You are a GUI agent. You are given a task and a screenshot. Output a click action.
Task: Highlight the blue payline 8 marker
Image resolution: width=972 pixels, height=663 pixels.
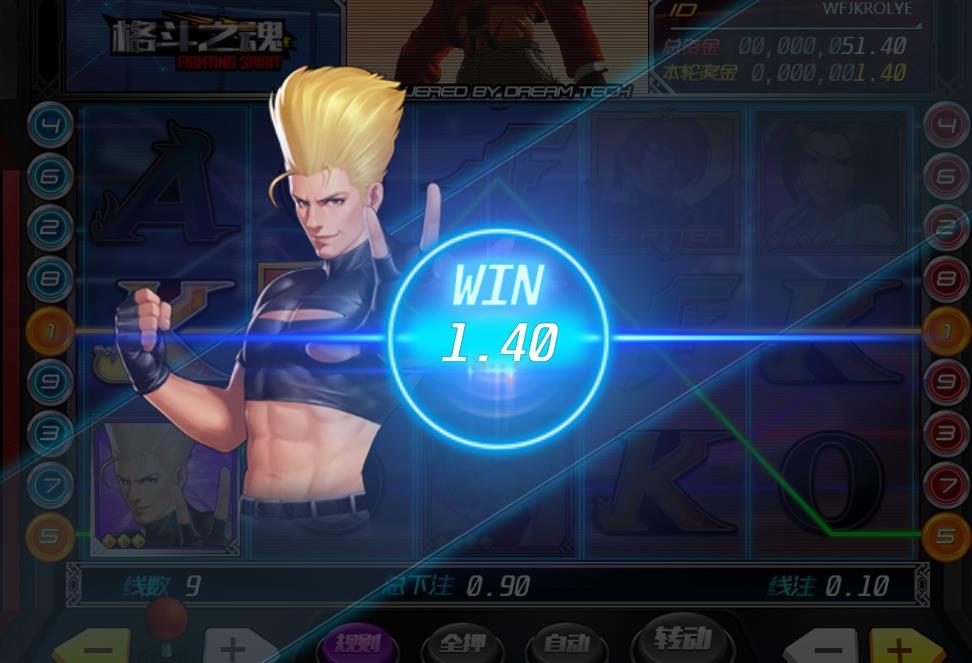click(49, 279)
